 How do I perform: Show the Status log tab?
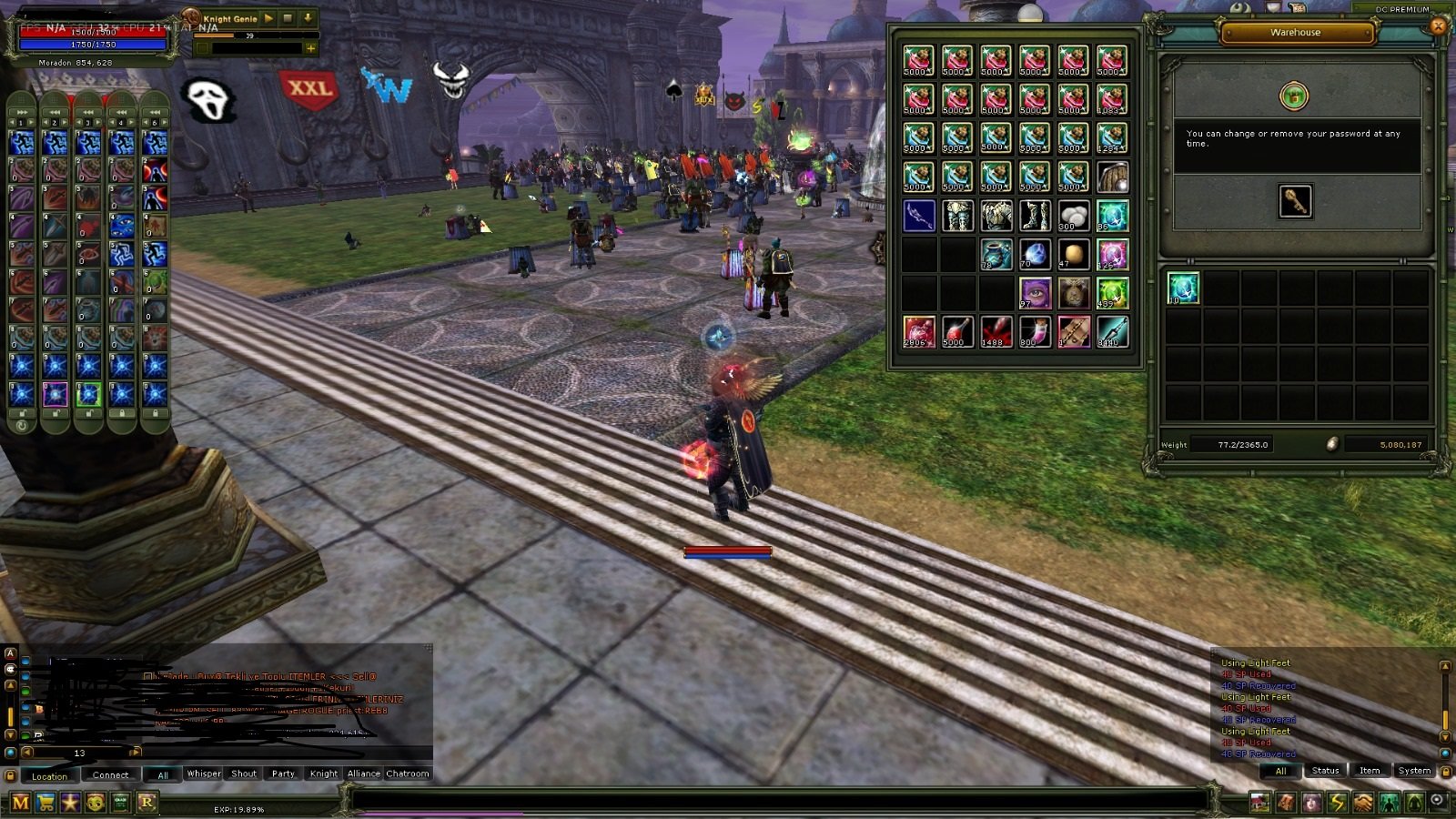click(x=1325, y=771)
